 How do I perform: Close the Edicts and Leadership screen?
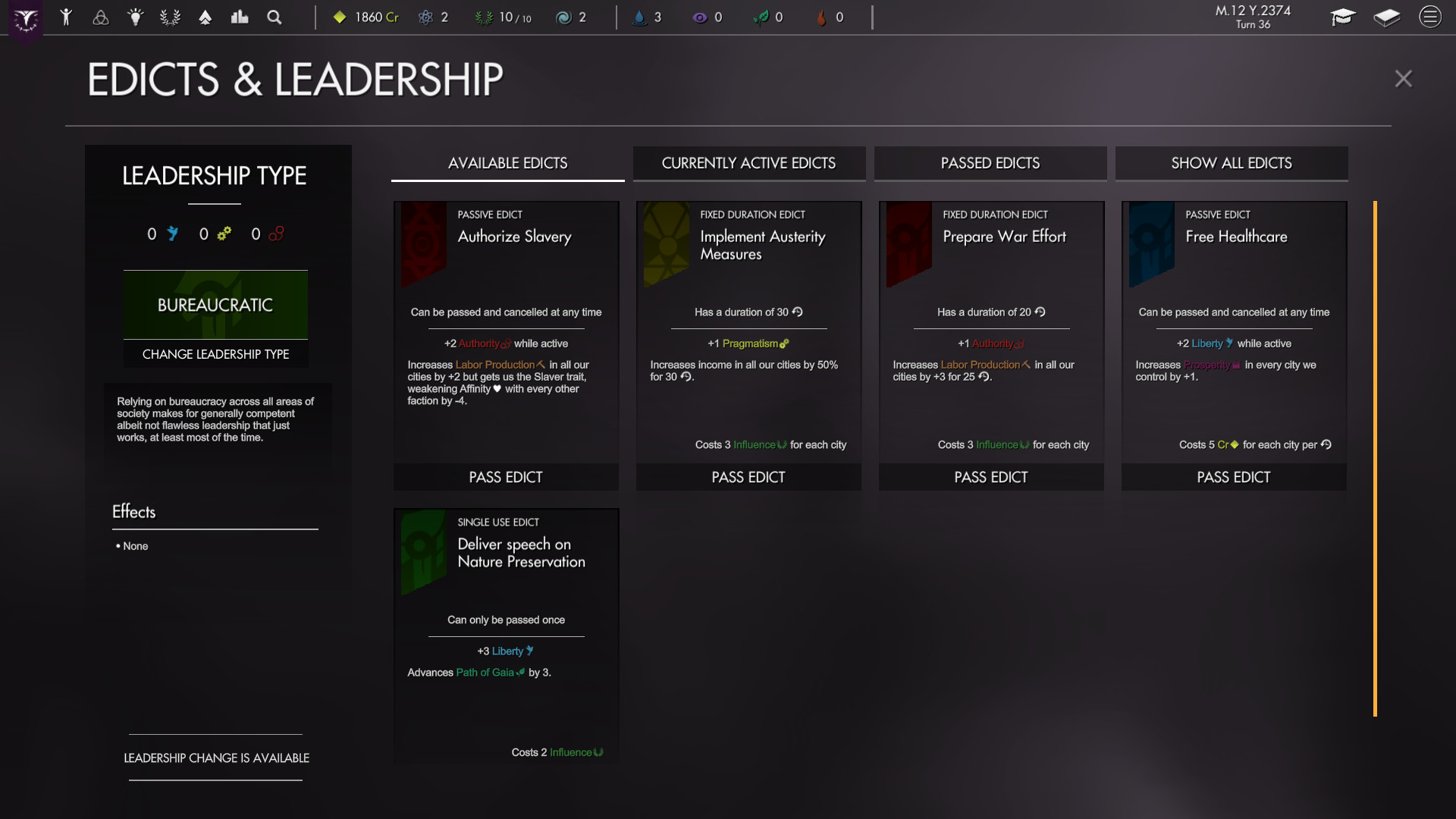tap(1404, 78)
